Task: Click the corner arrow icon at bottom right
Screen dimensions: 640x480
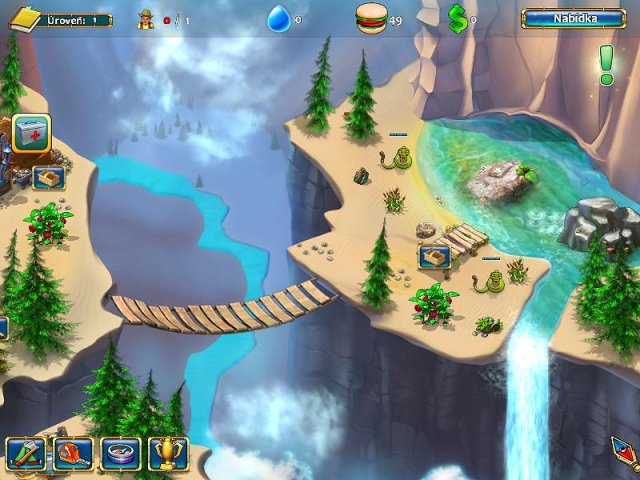Action: [x=625, y=453]
